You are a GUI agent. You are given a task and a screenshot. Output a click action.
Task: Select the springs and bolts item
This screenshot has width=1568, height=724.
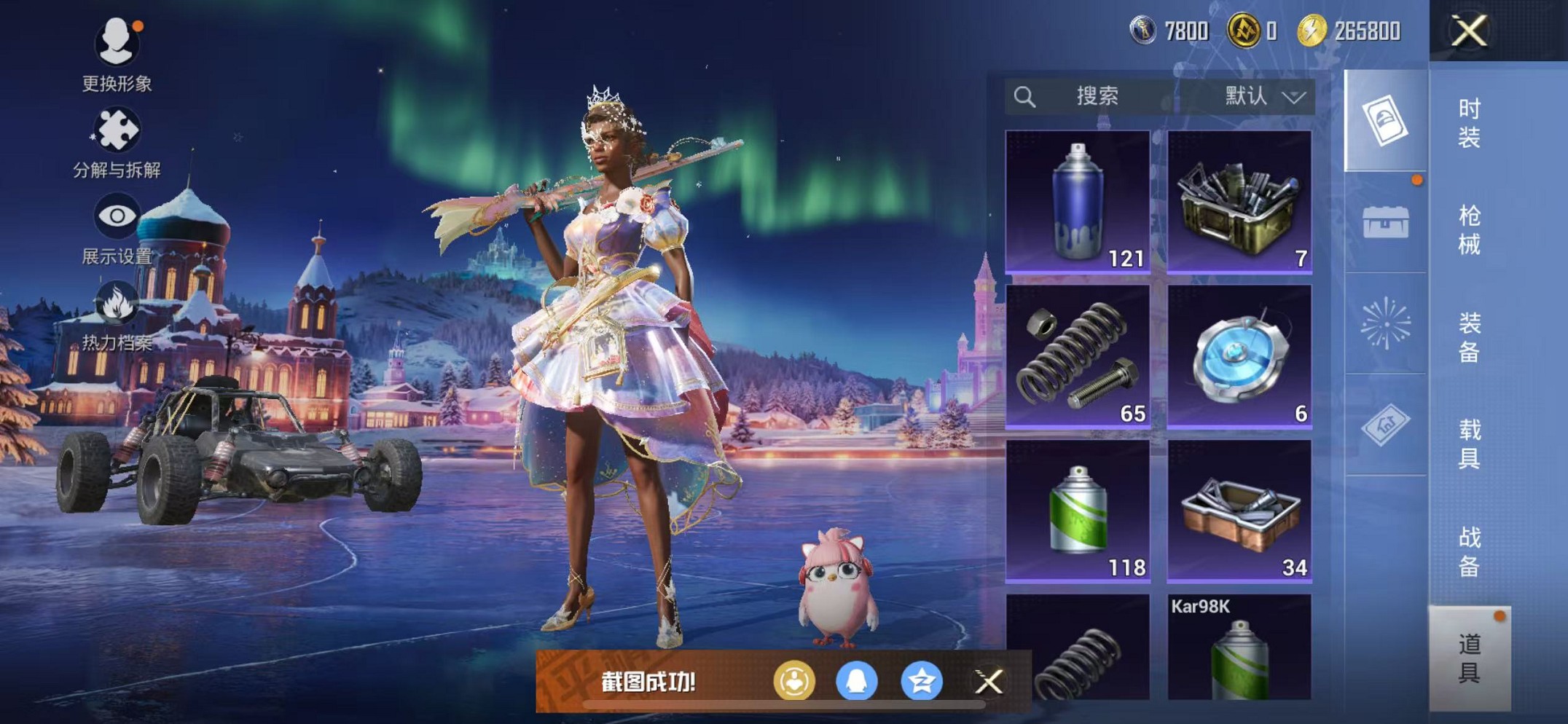click(1078, 356)
